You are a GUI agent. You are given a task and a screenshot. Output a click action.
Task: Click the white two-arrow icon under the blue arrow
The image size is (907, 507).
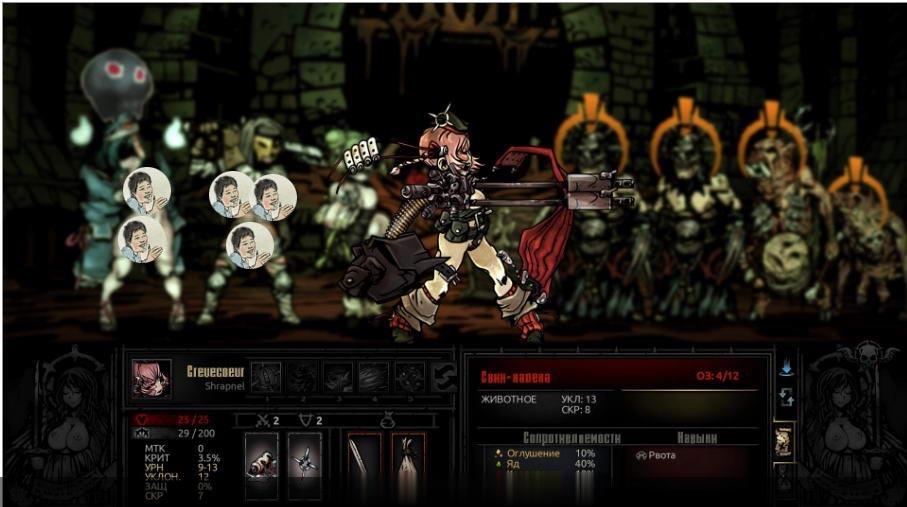786,398
